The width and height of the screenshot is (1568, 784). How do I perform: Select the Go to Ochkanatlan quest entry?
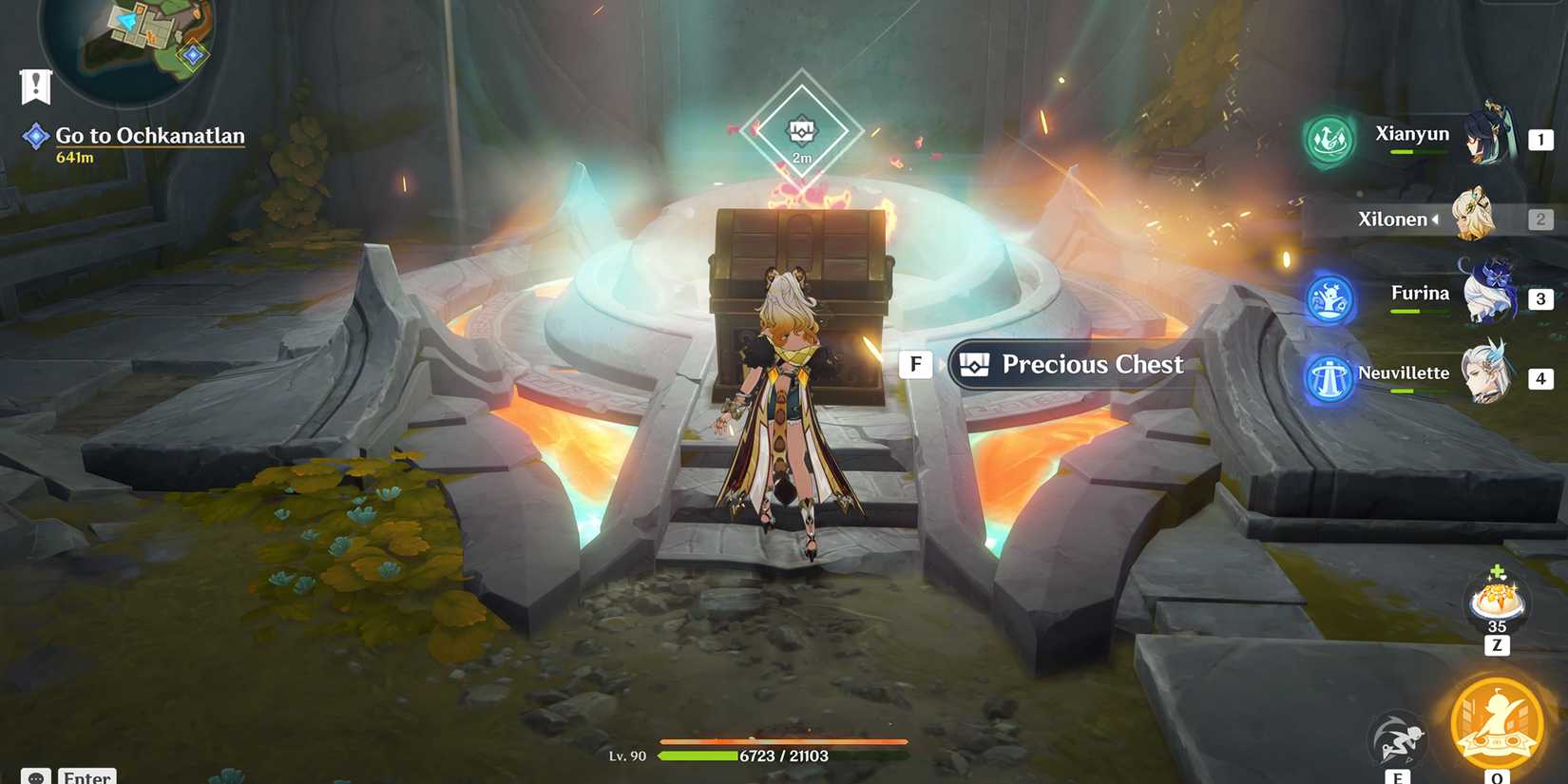coord(149,135)
